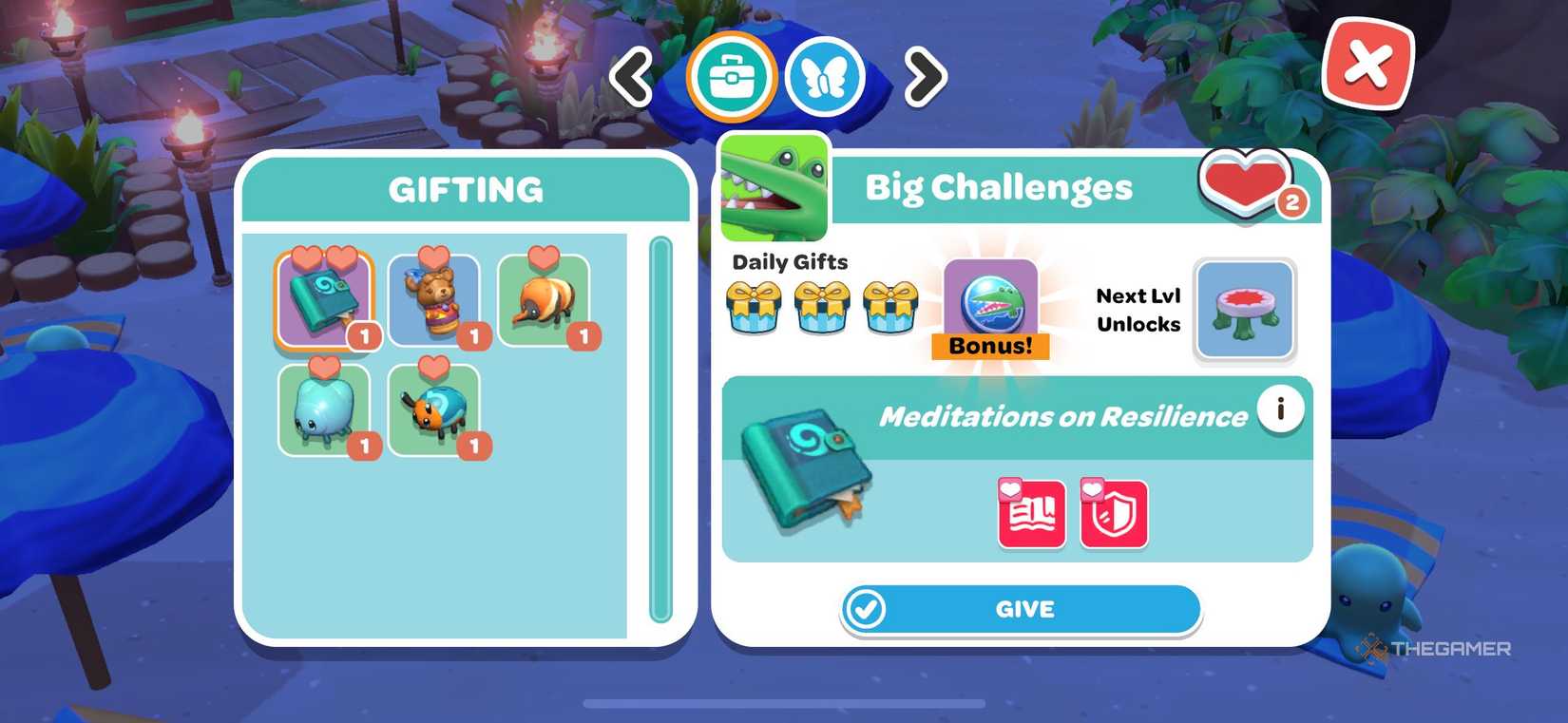Open the previous character with left arrow
The width and height of the screenshot is (1568, 723).
pos(632,78)
